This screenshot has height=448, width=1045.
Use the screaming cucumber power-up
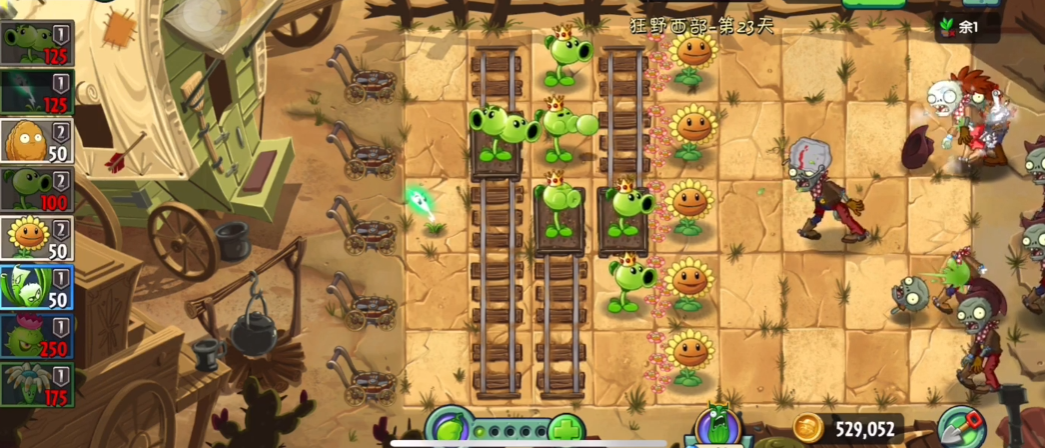718,425
